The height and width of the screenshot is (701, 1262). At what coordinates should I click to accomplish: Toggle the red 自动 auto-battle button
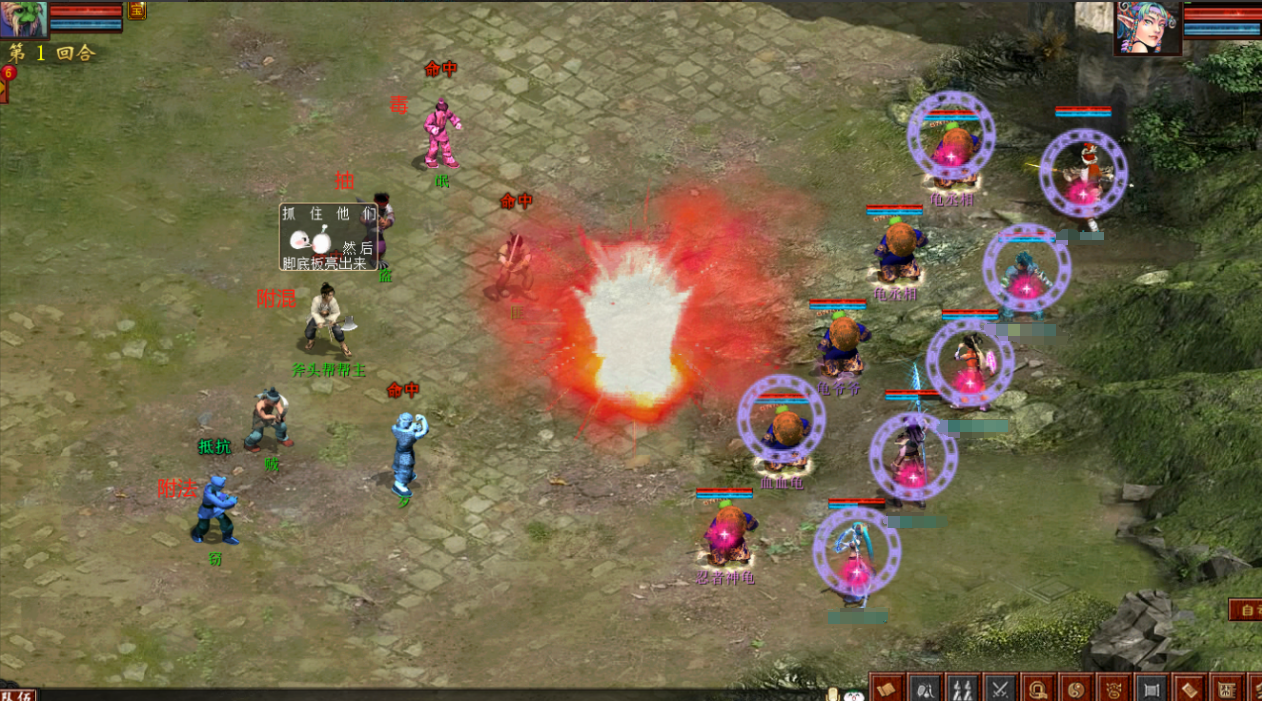(x=1246, y=609)
